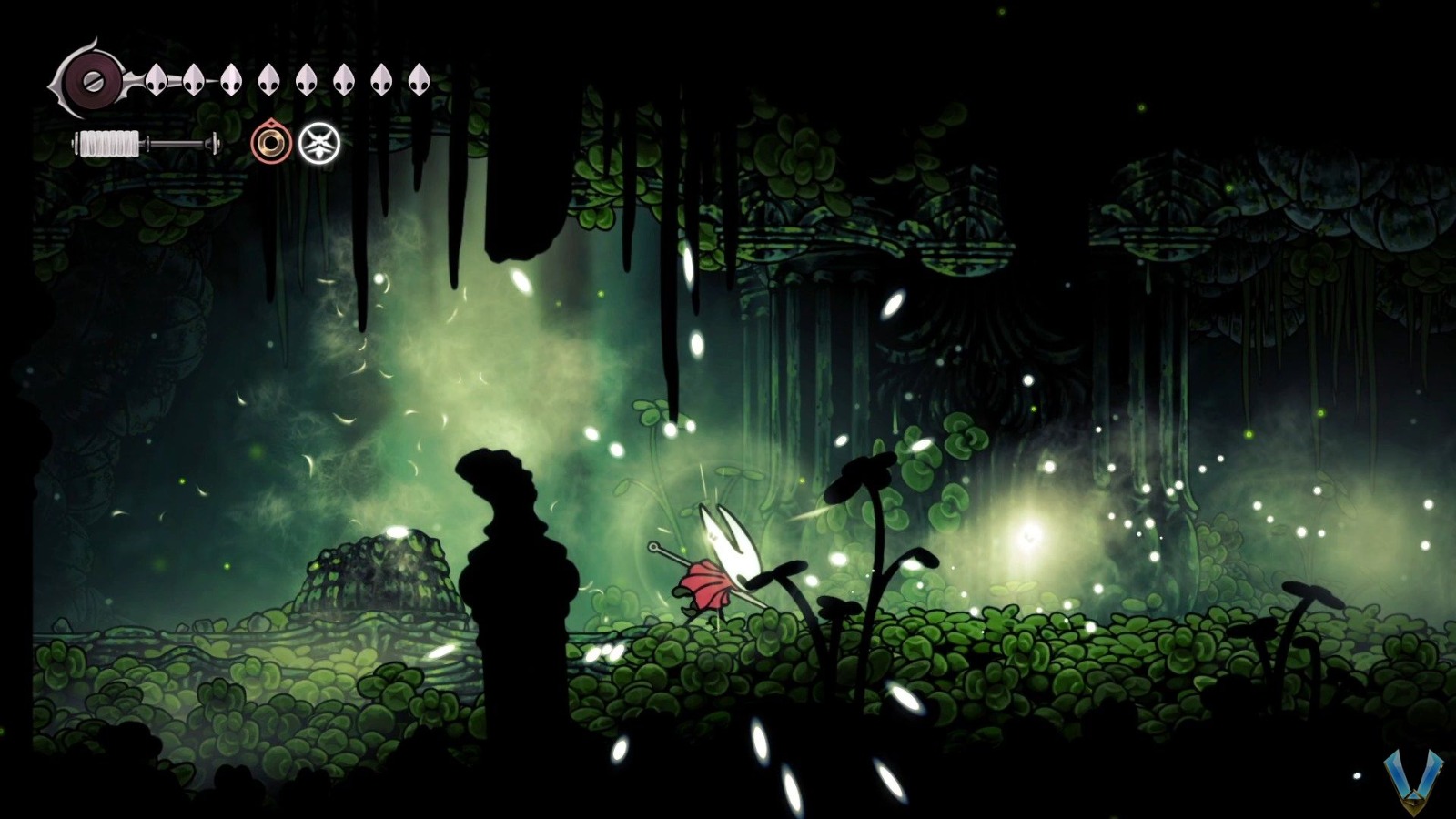Toggle the glowing crest symbol in the HUD
The width and height of the screenshot is (1456, 819).
point(319,143)
